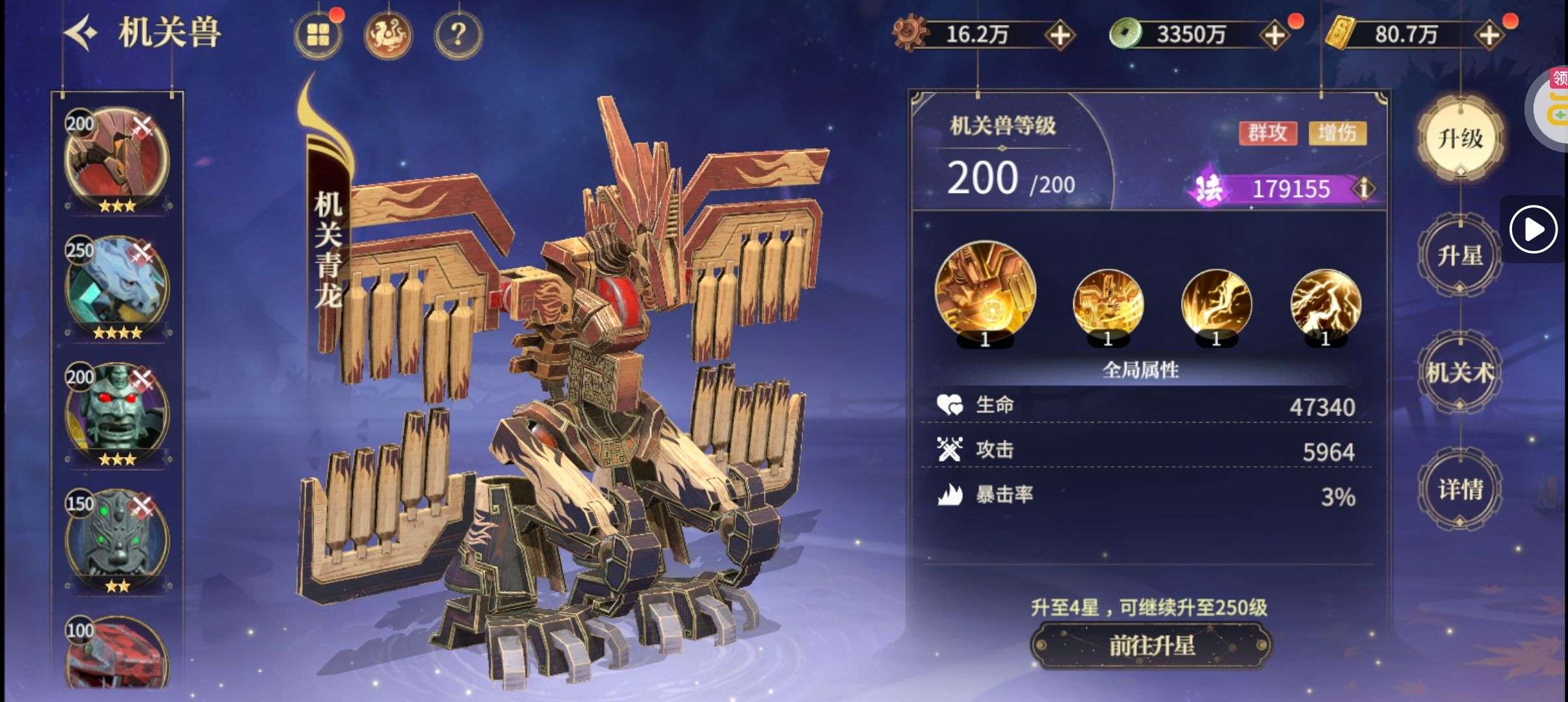The height and width of the screenshot is (702, 1568).
Task: Select the green-eyed gray mask beast
Action: pos(117,539)
